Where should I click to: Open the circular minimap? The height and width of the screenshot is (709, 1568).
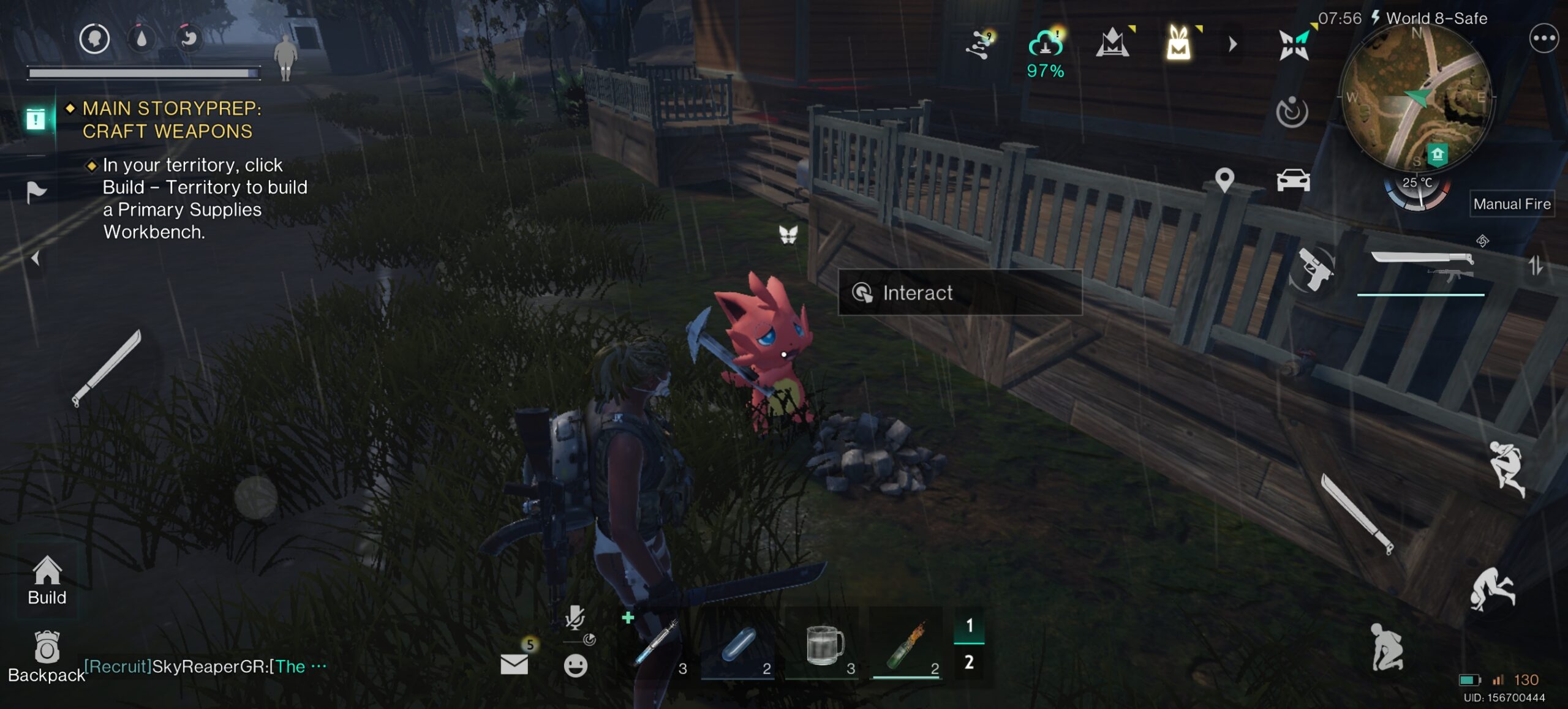coord(1416,98)
